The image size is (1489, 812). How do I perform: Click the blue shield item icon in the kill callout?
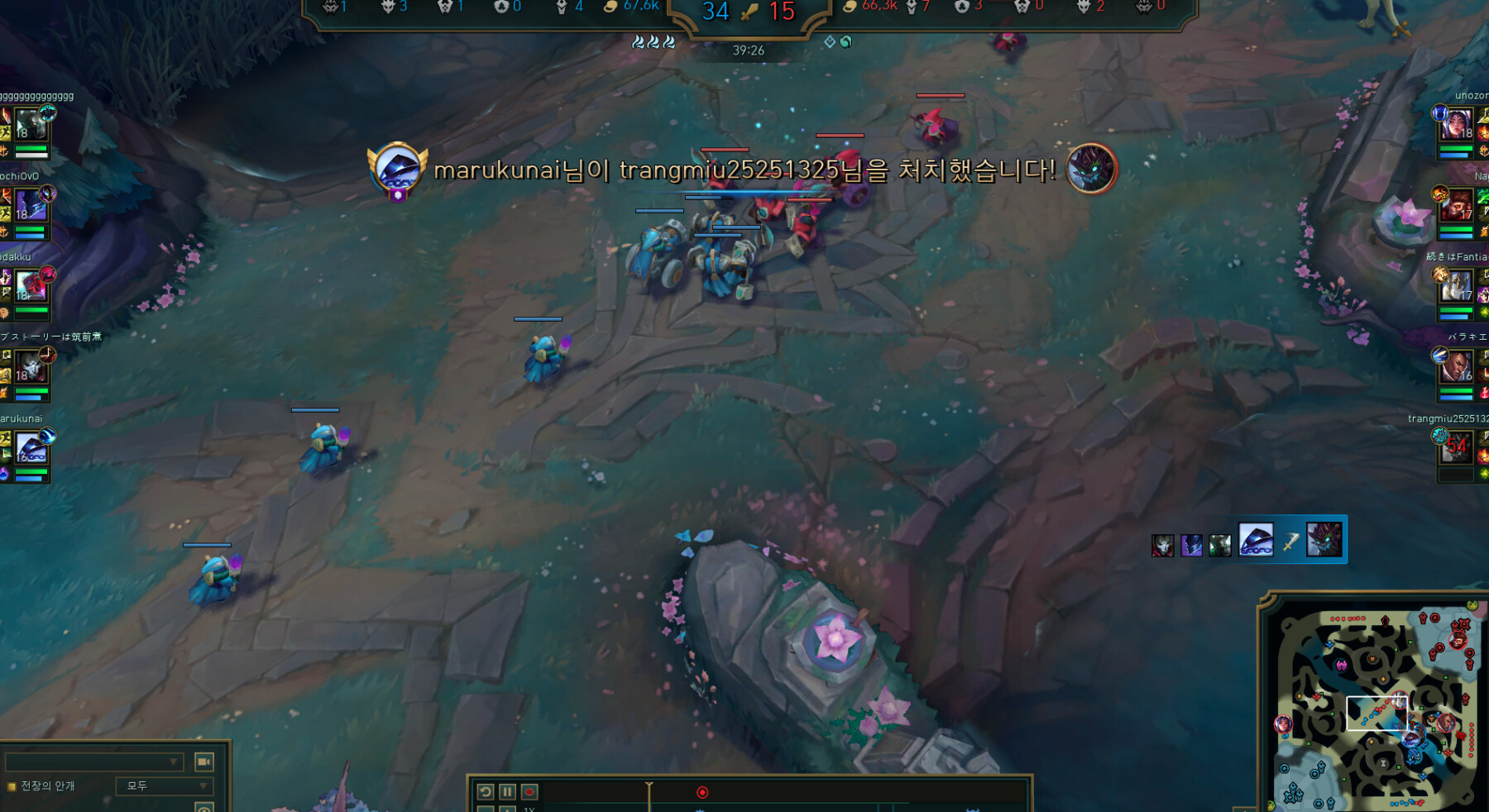[1257, 538]
